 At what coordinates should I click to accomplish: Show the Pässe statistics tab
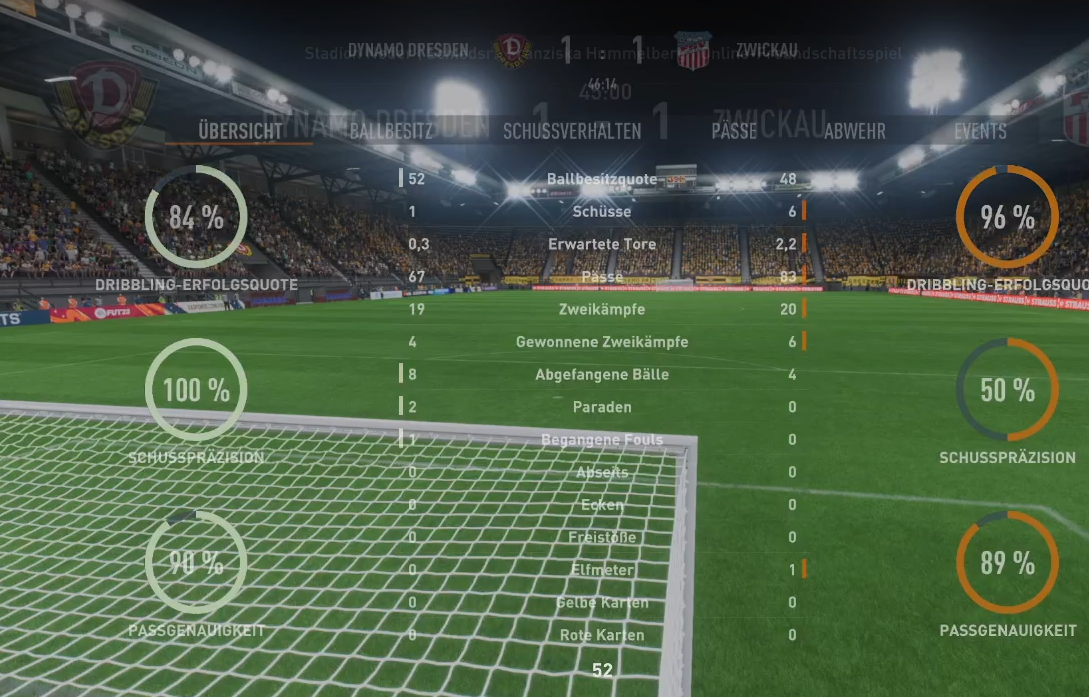734,131
